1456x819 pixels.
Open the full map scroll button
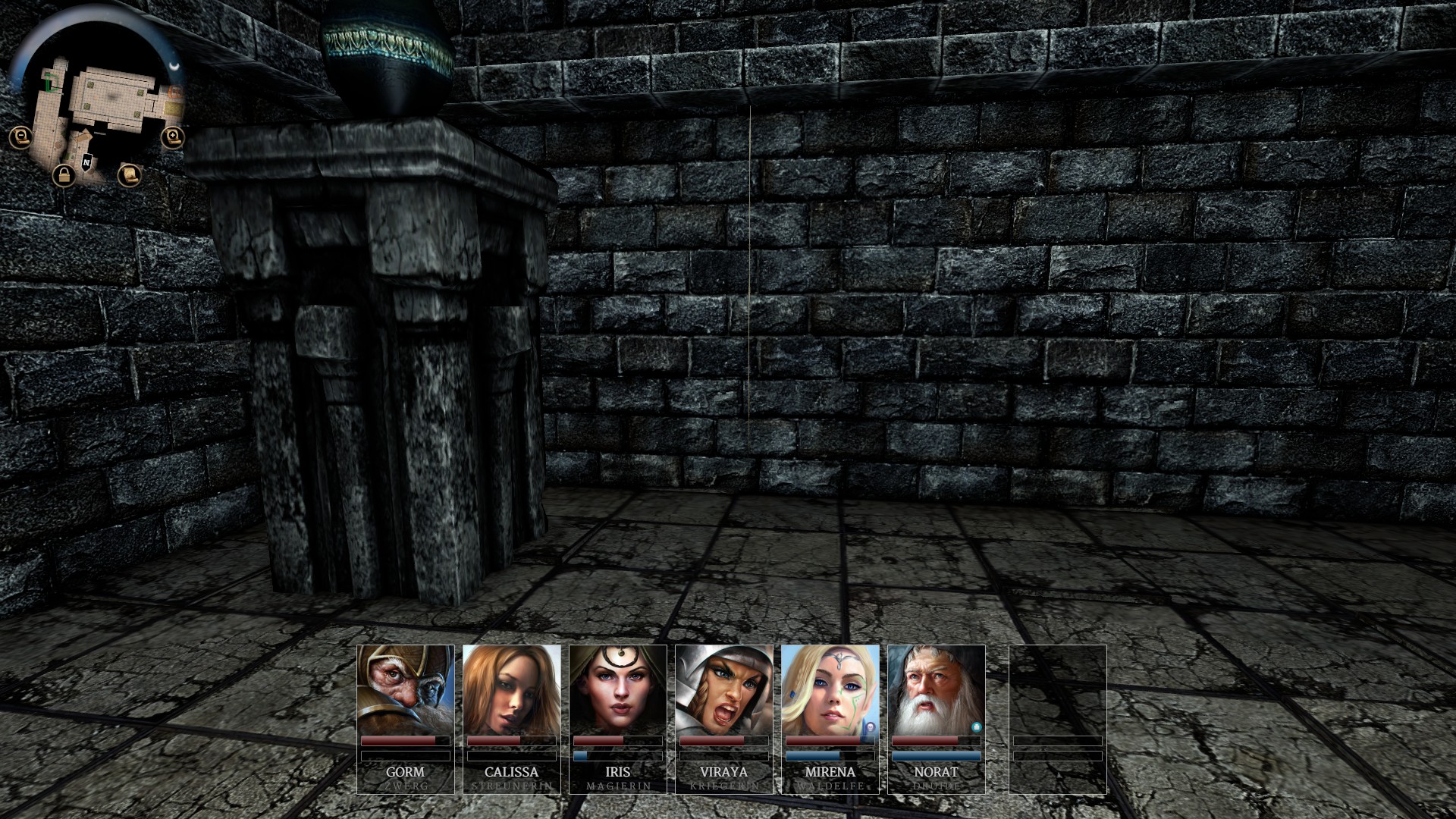tap(130, 175)
